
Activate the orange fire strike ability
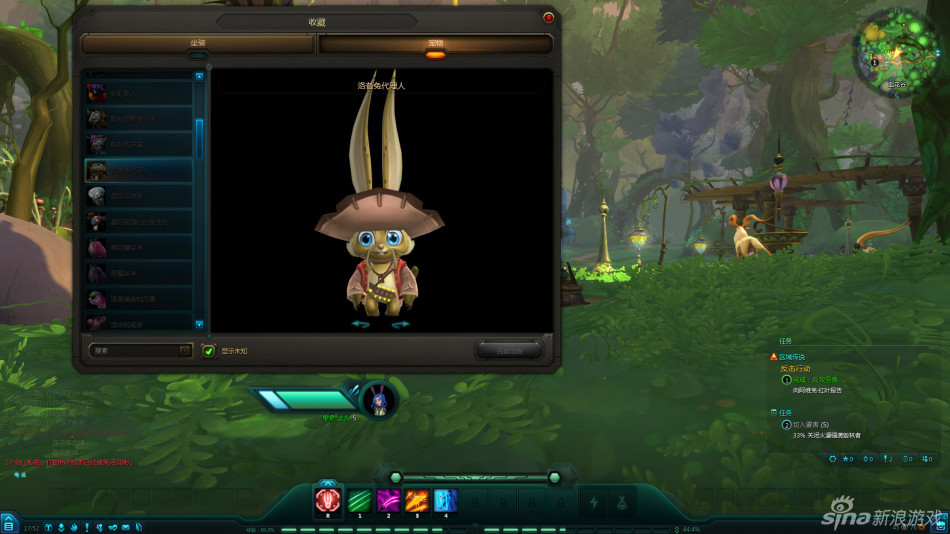(417, 499)
